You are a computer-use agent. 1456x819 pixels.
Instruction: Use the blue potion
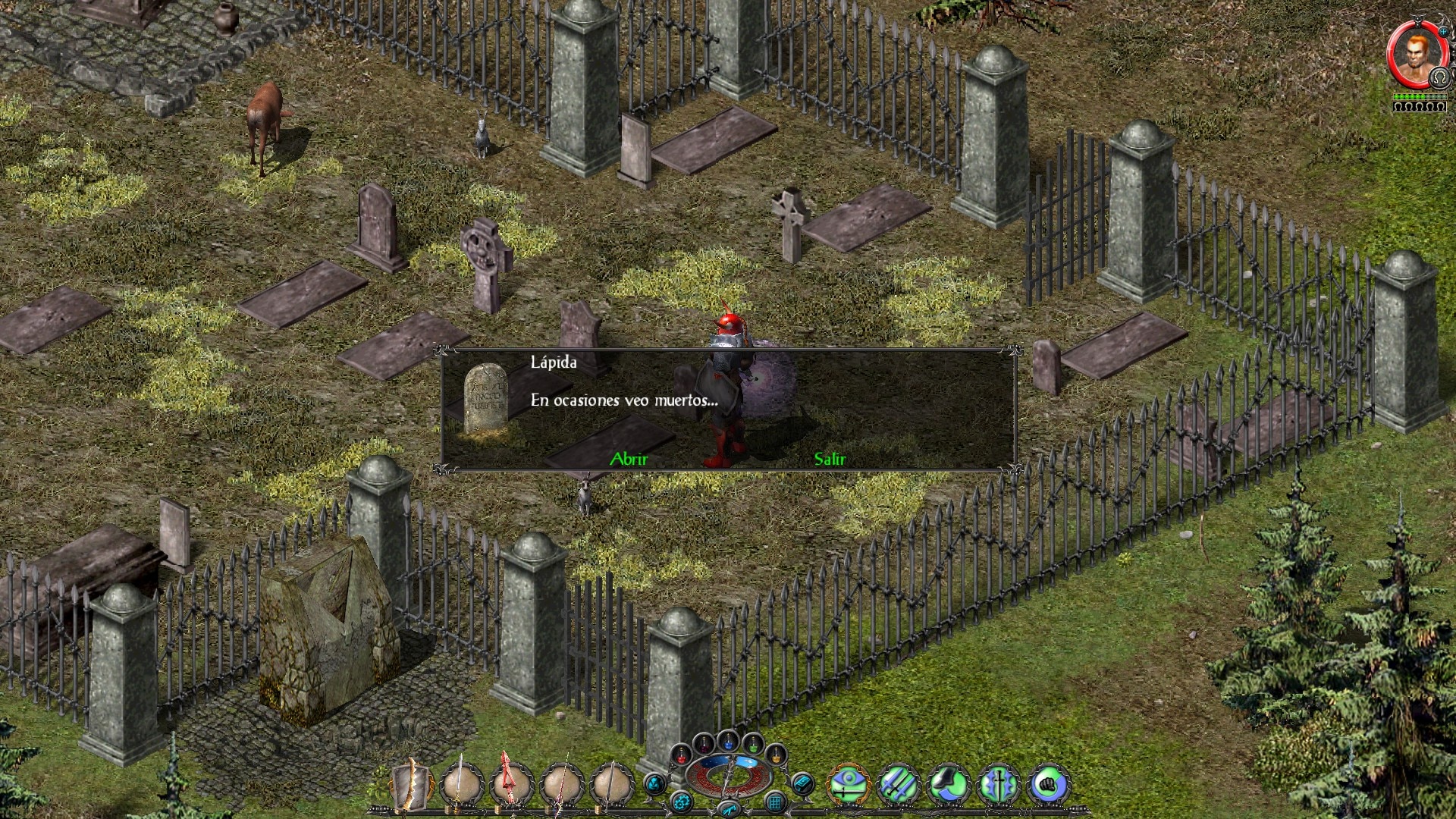point(728,742)
